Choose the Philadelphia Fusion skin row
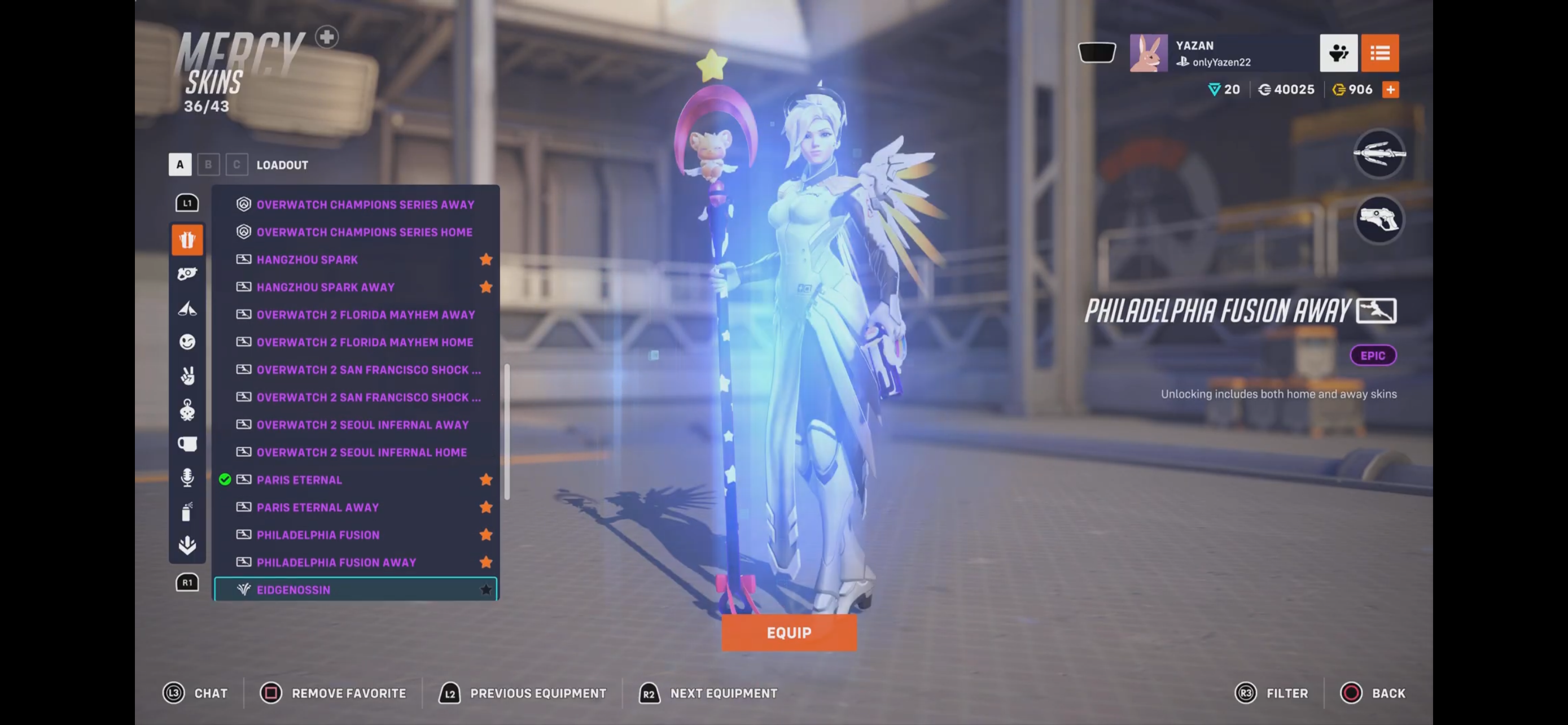Screen dimensions: 1568x725 pyautogui.click(x=318, y=535)
